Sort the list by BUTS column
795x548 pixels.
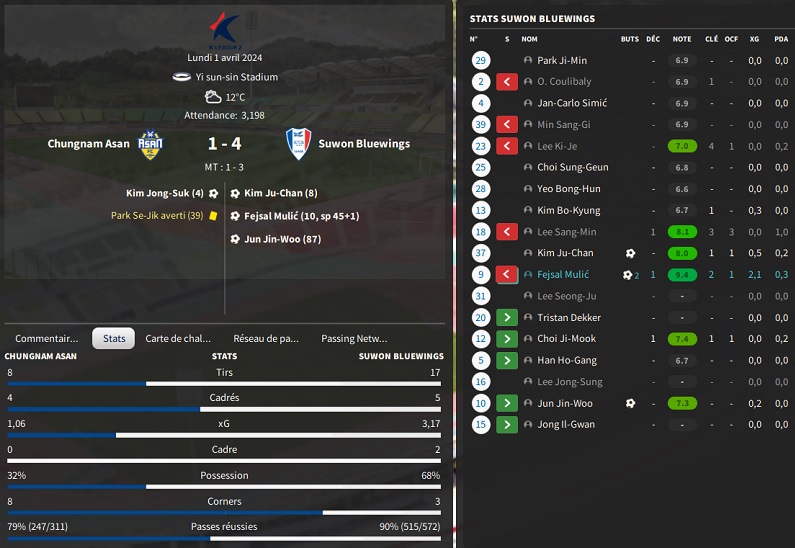click(x=629, y=39)
